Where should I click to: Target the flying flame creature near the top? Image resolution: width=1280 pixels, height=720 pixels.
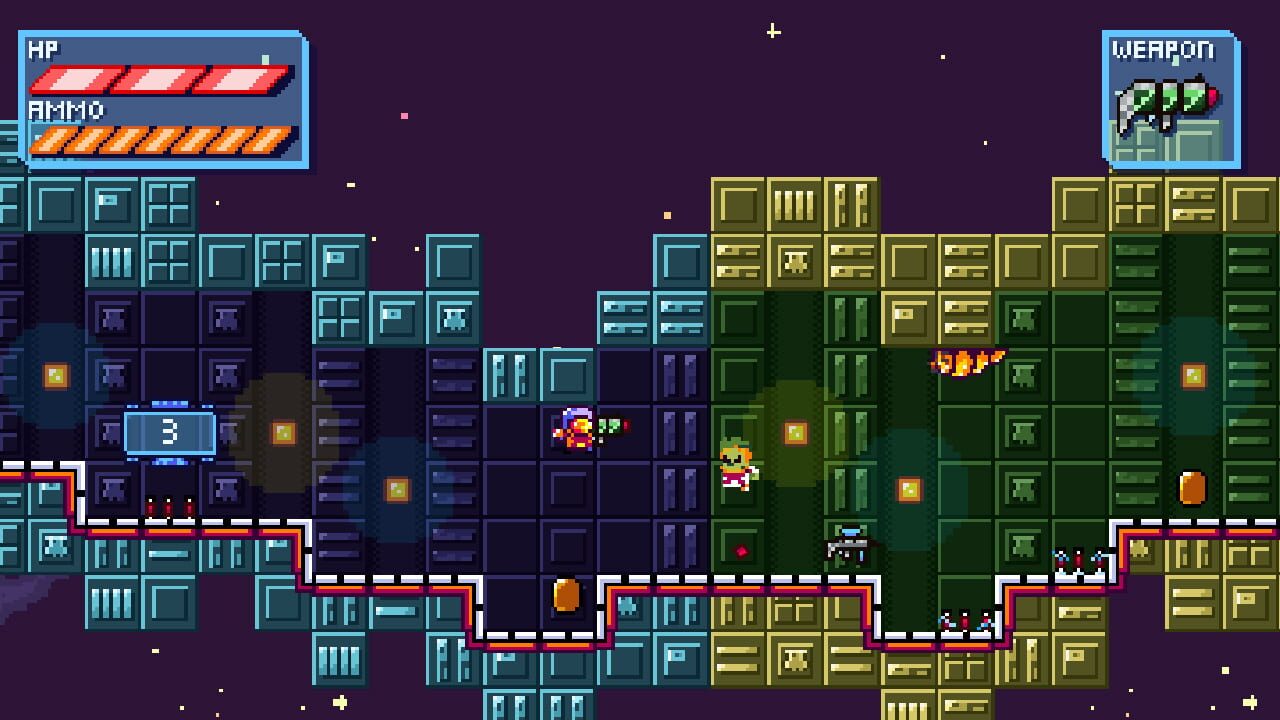pos(967,362)
